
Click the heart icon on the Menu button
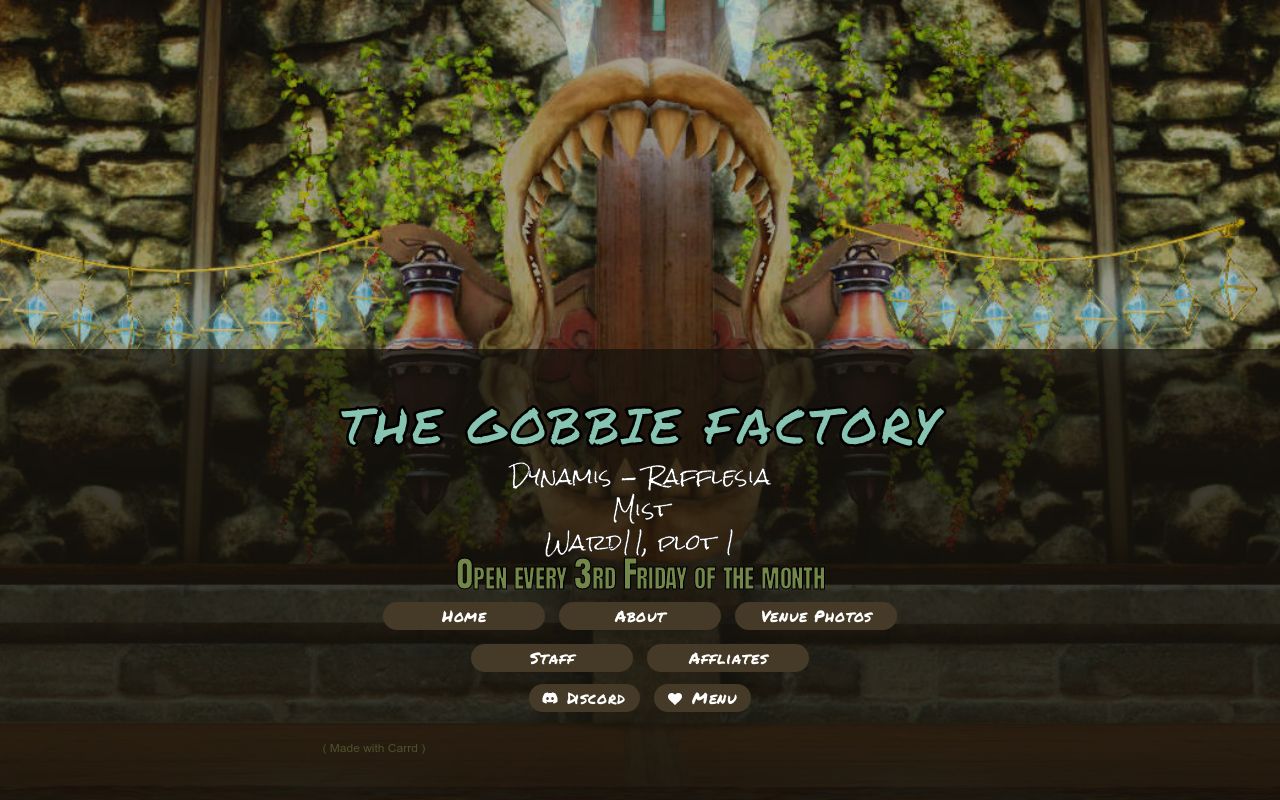coord(674,698)
